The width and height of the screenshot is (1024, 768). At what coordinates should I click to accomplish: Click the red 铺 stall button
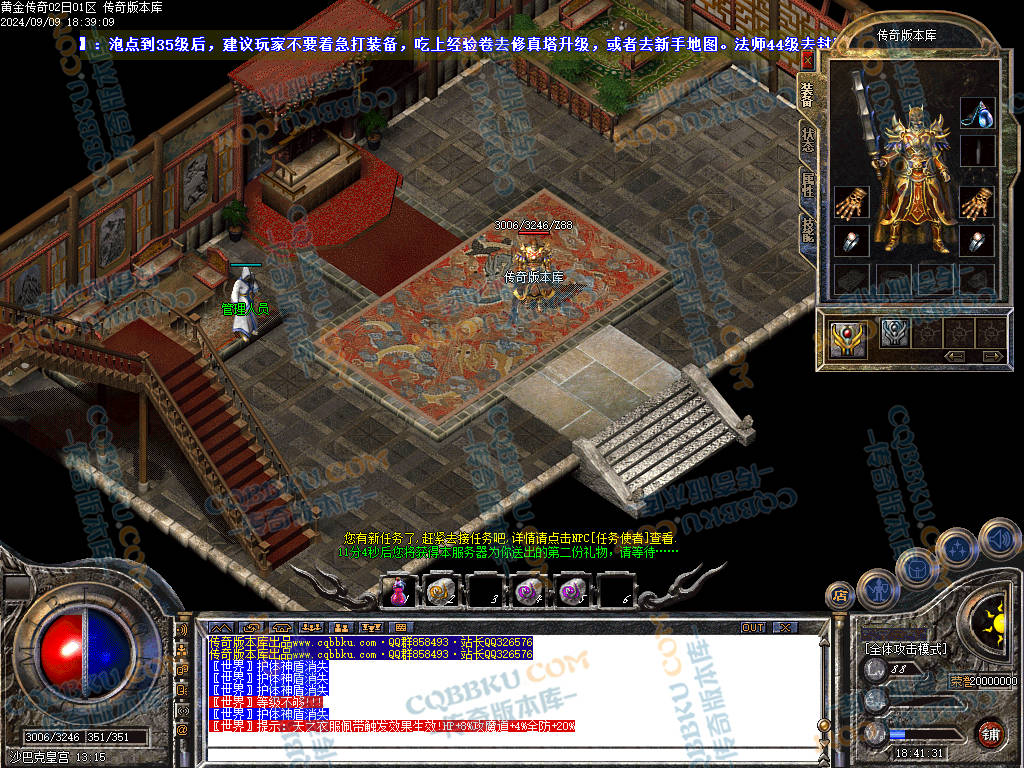point(989,732)
